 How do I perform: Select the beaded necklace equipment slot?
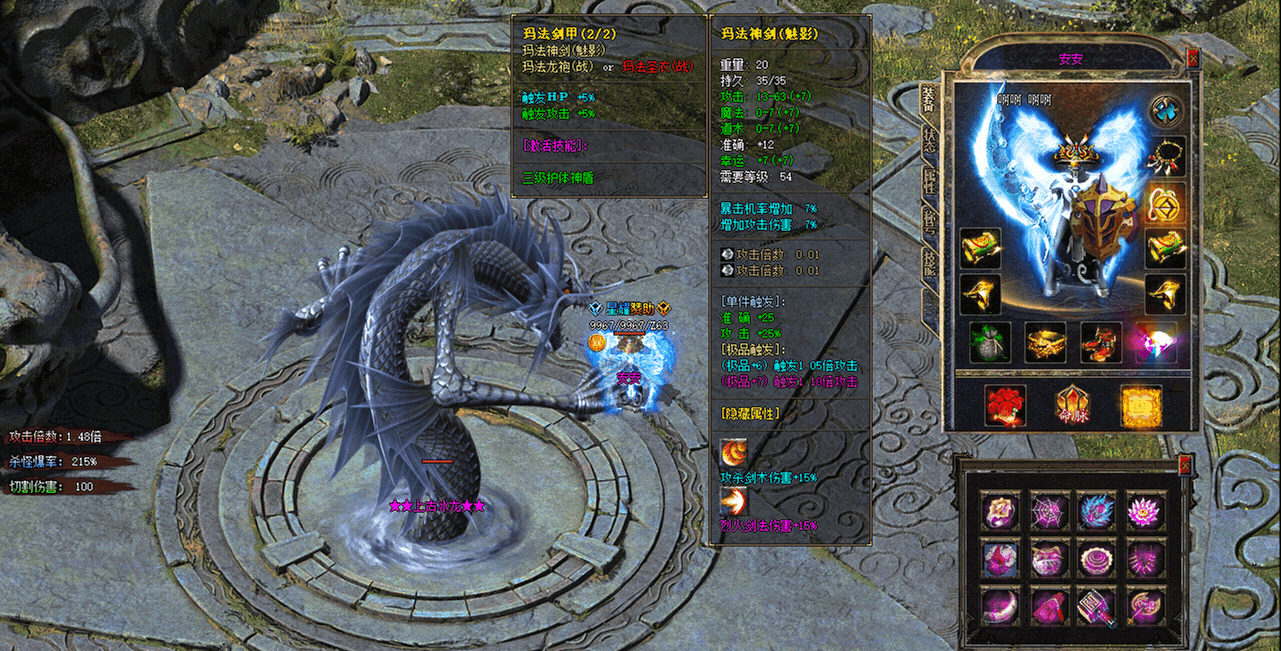tap(1165, 157)
